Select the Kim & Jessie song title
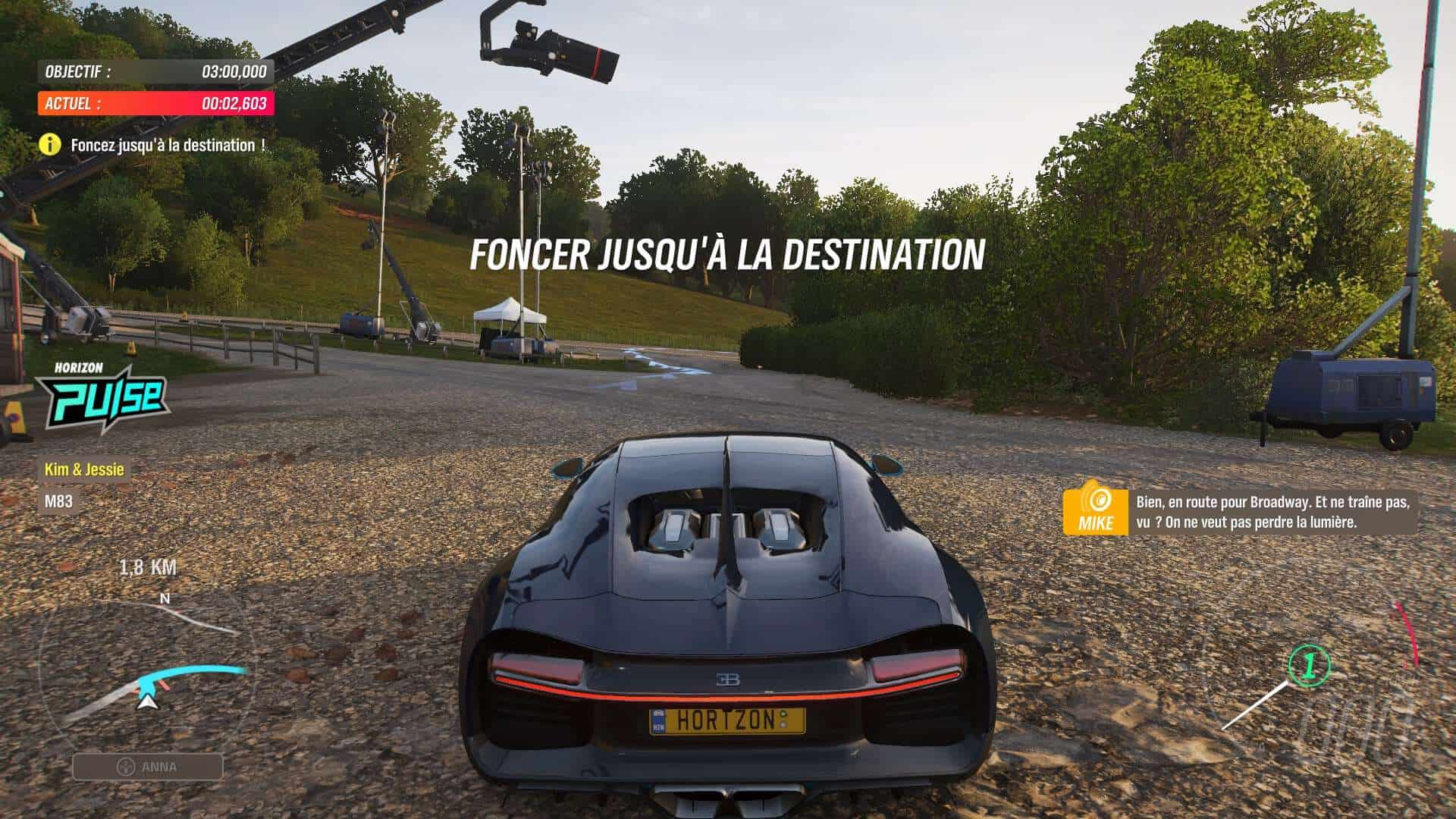 [x=84, y=469]
